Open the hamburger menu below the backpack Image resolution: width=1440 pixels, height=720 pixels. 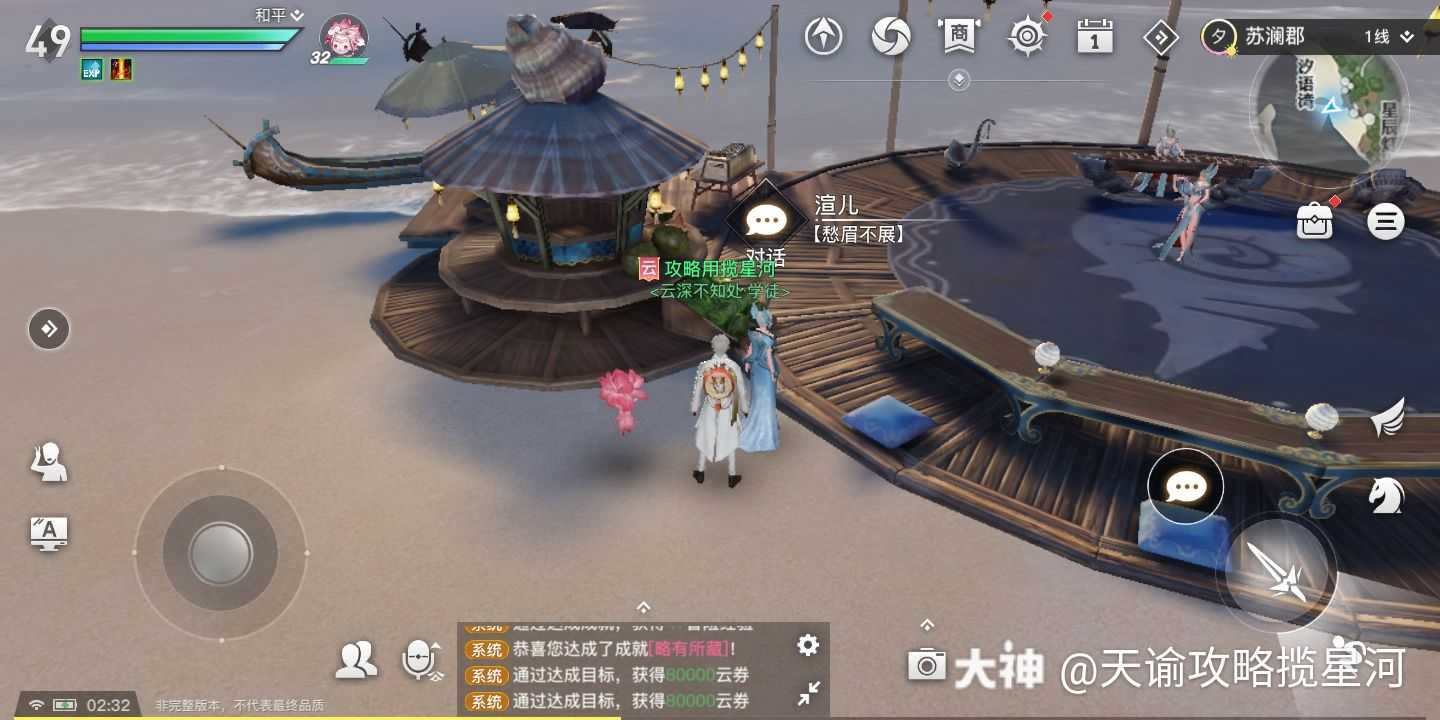tap(1386, 221)
